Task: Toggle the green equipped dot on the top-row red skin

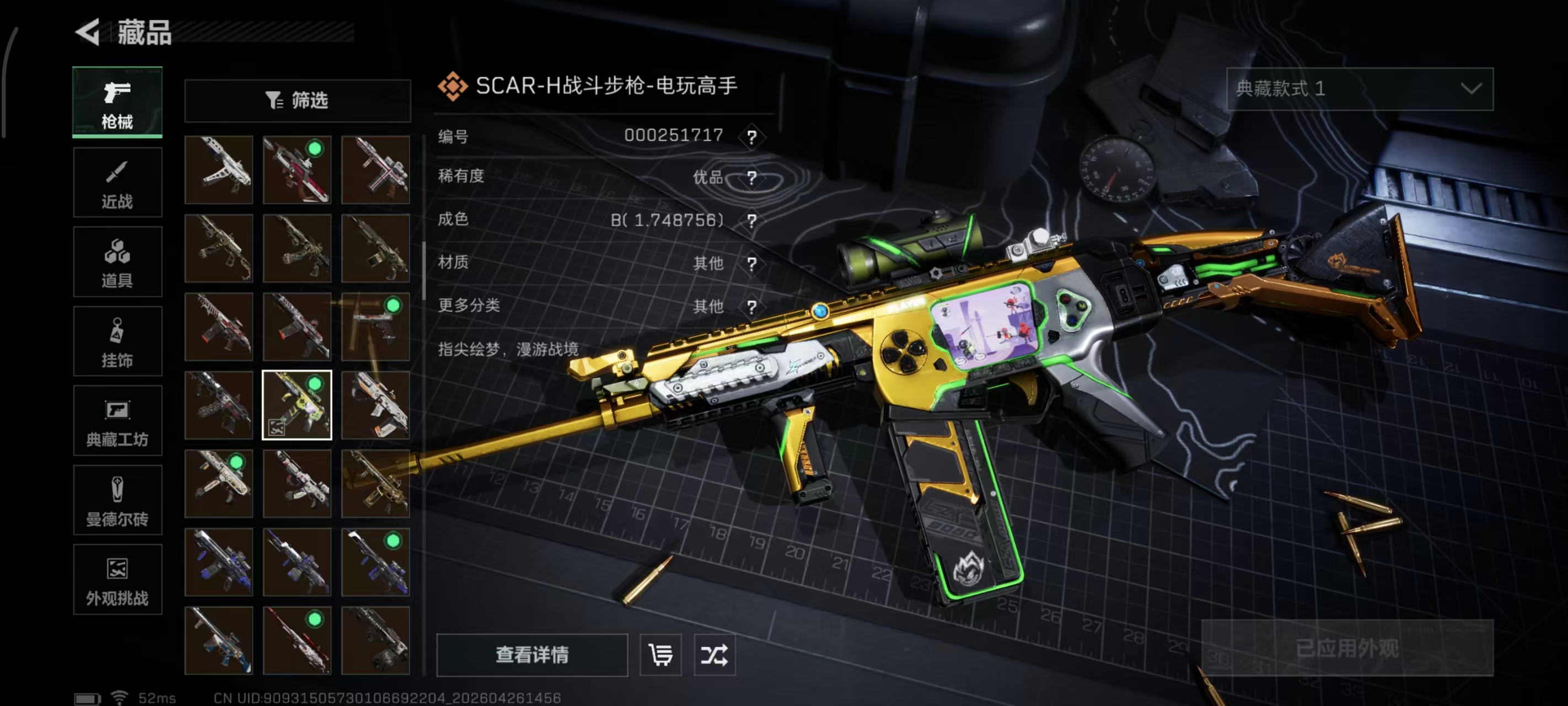Action: pyautogui.click(x=314, y=149)
